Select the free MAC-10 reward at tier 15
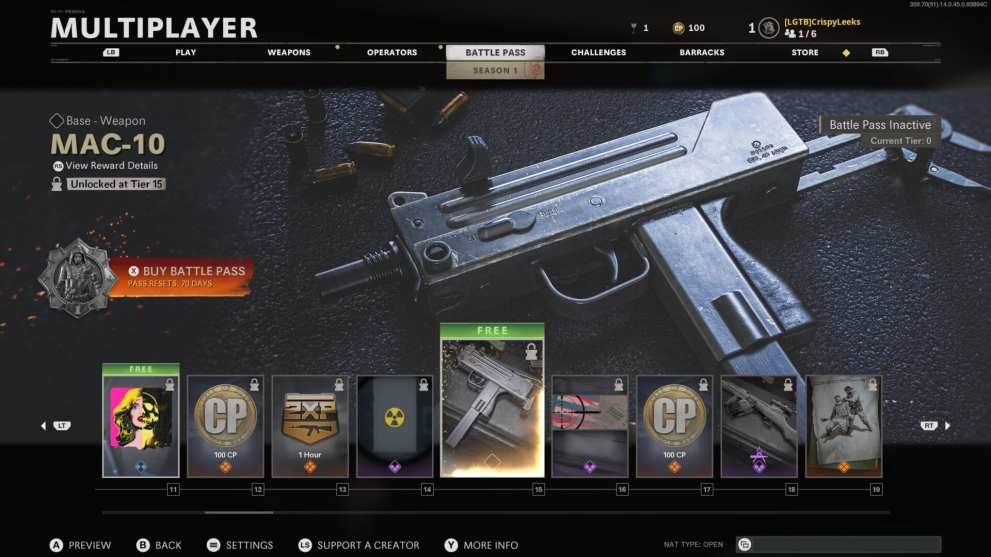Viewport: 991px width, 557px height. click(492, 403)
